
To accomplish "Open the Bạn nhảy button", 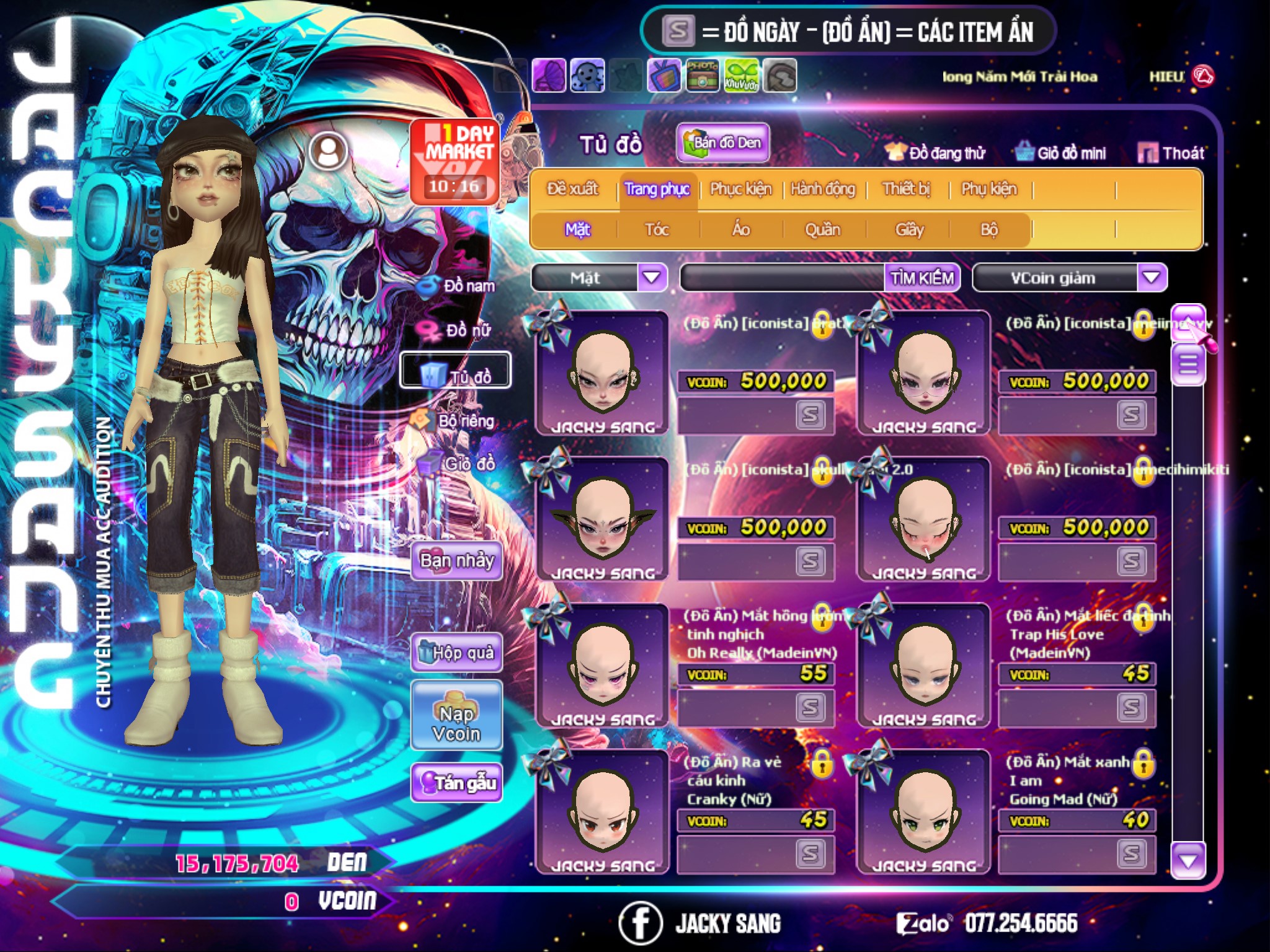I will click(457, 561).
